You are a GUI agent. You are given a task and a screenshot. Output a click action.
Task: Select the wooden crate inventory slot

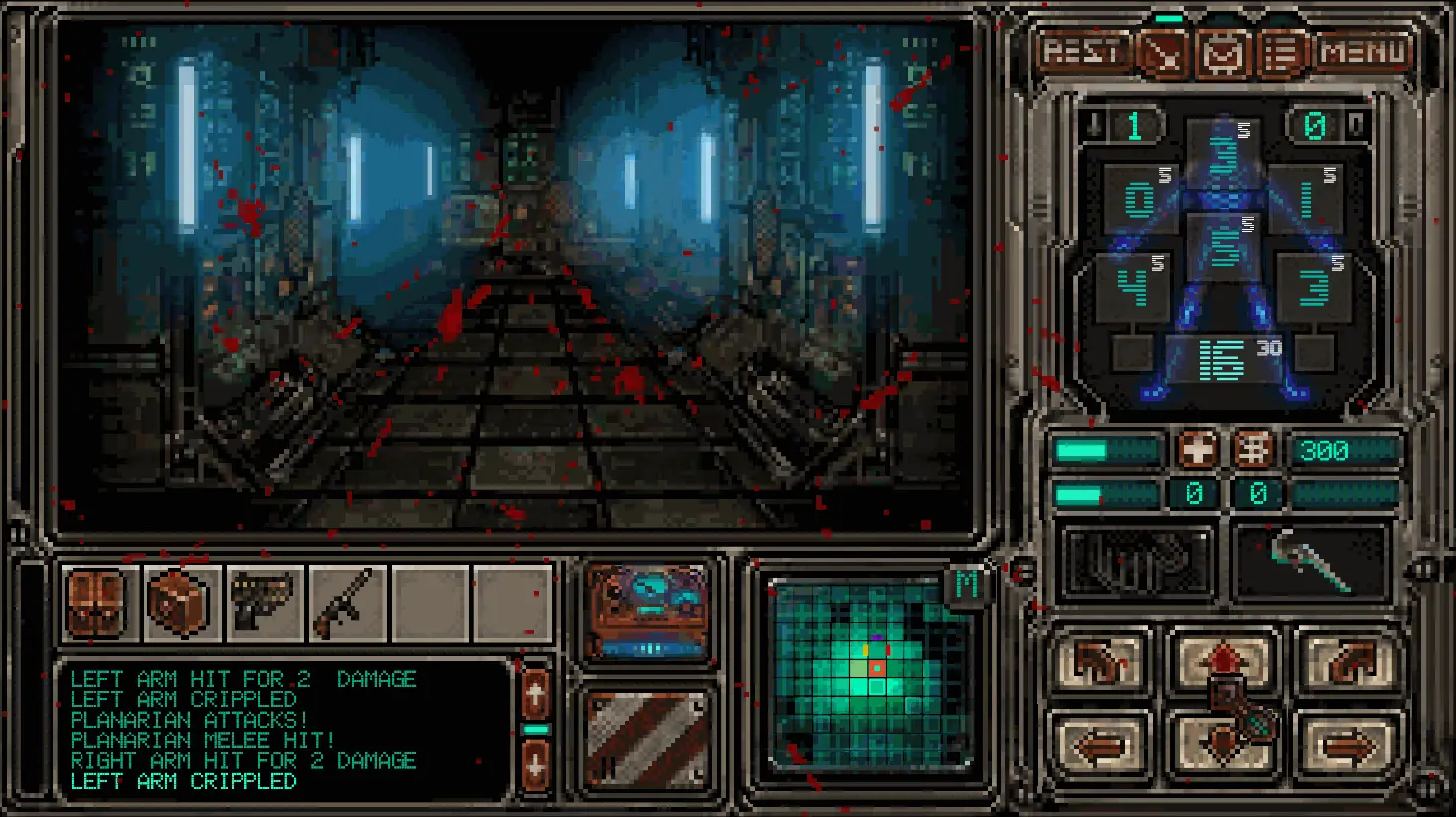180,602
